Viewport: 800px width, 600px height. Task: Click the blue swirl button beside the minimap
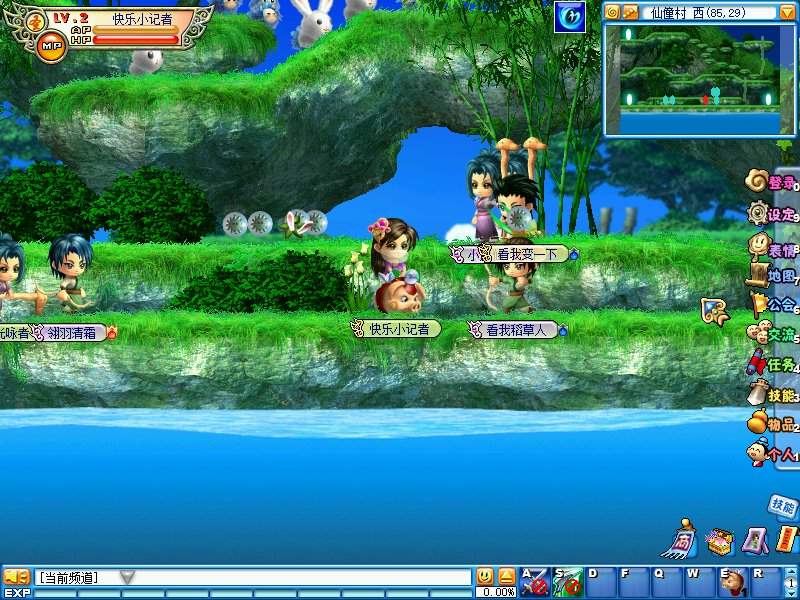(571, 16)
